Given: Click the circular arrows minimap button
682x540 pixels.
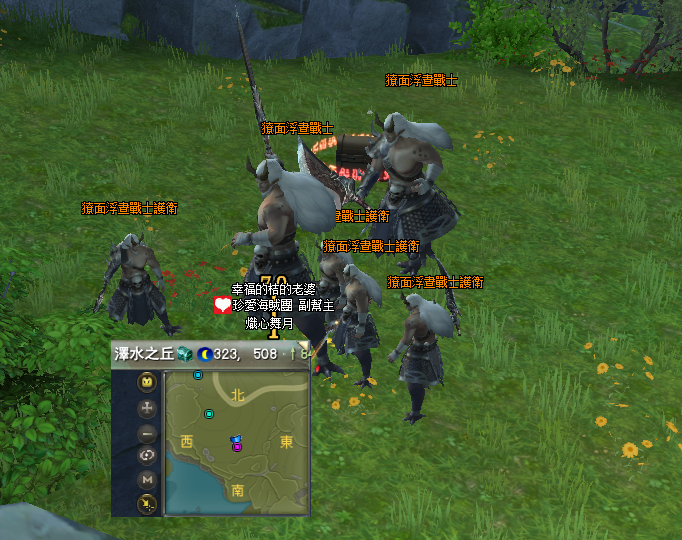Looking at the screenshot, I should coord(147,456).
